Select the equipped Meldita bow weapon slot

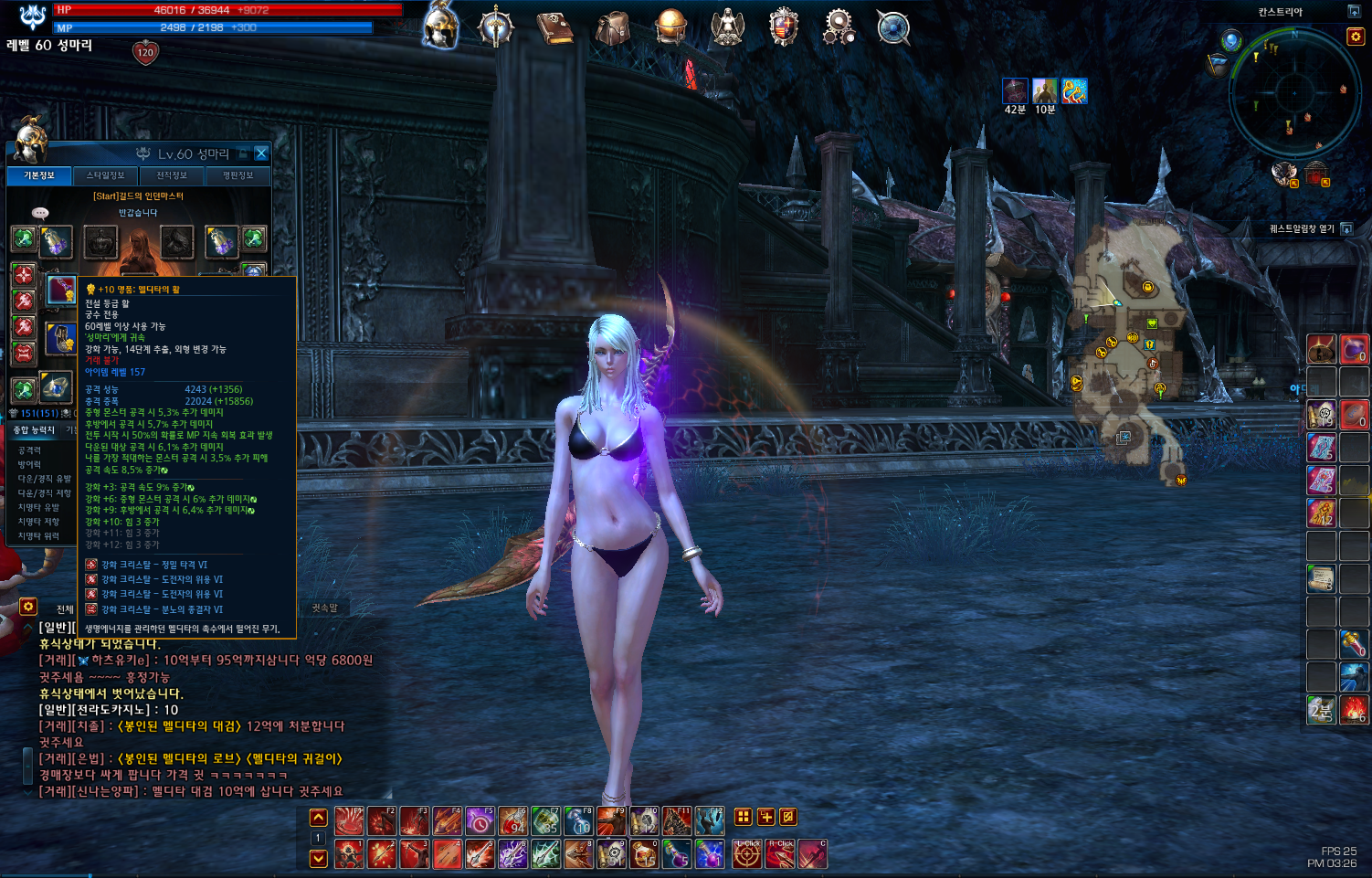[x=61, y=290]
